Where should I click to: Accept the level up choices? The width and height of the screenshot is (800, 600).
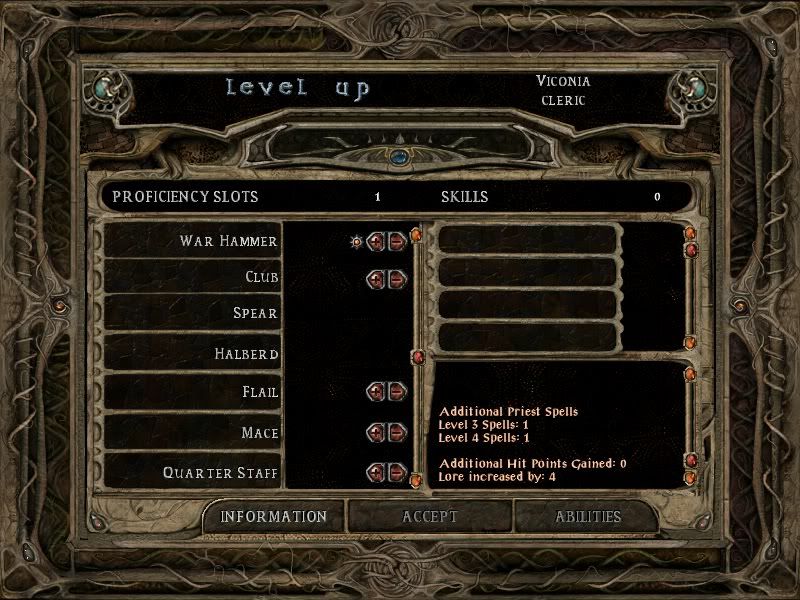click(x=429, y=517)
